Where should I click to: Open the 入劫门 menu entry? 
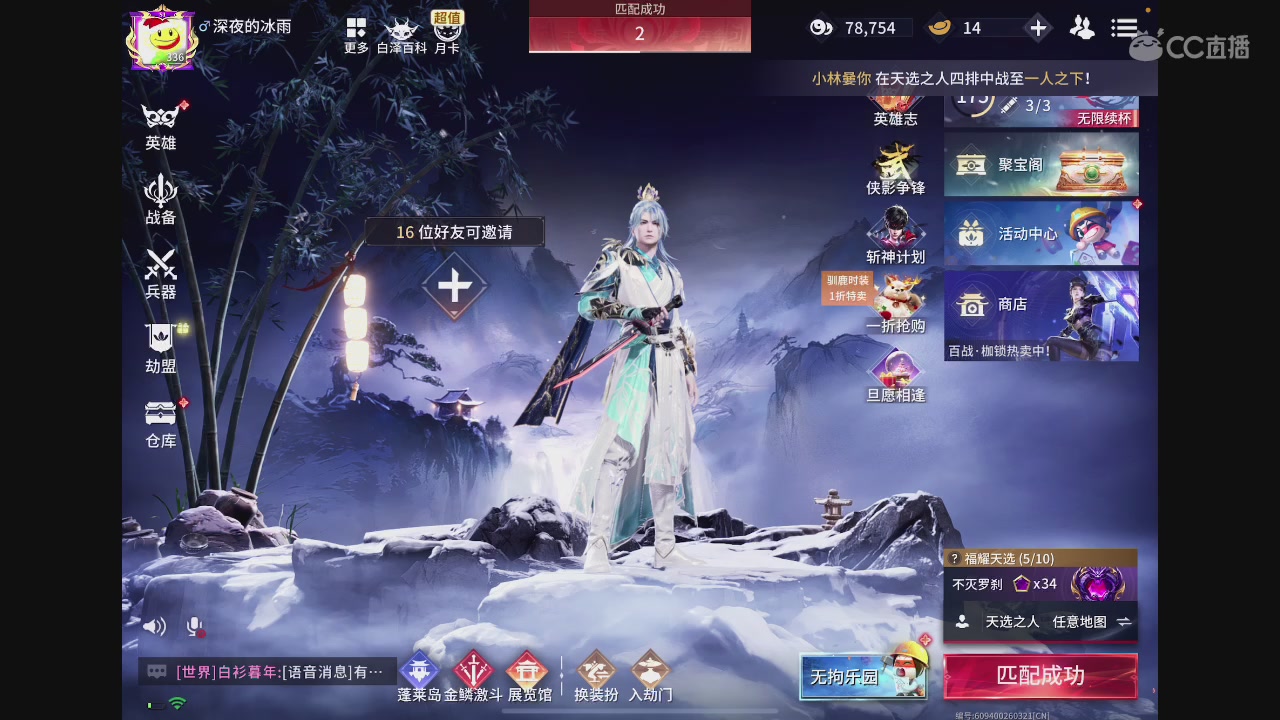point(653,677)
